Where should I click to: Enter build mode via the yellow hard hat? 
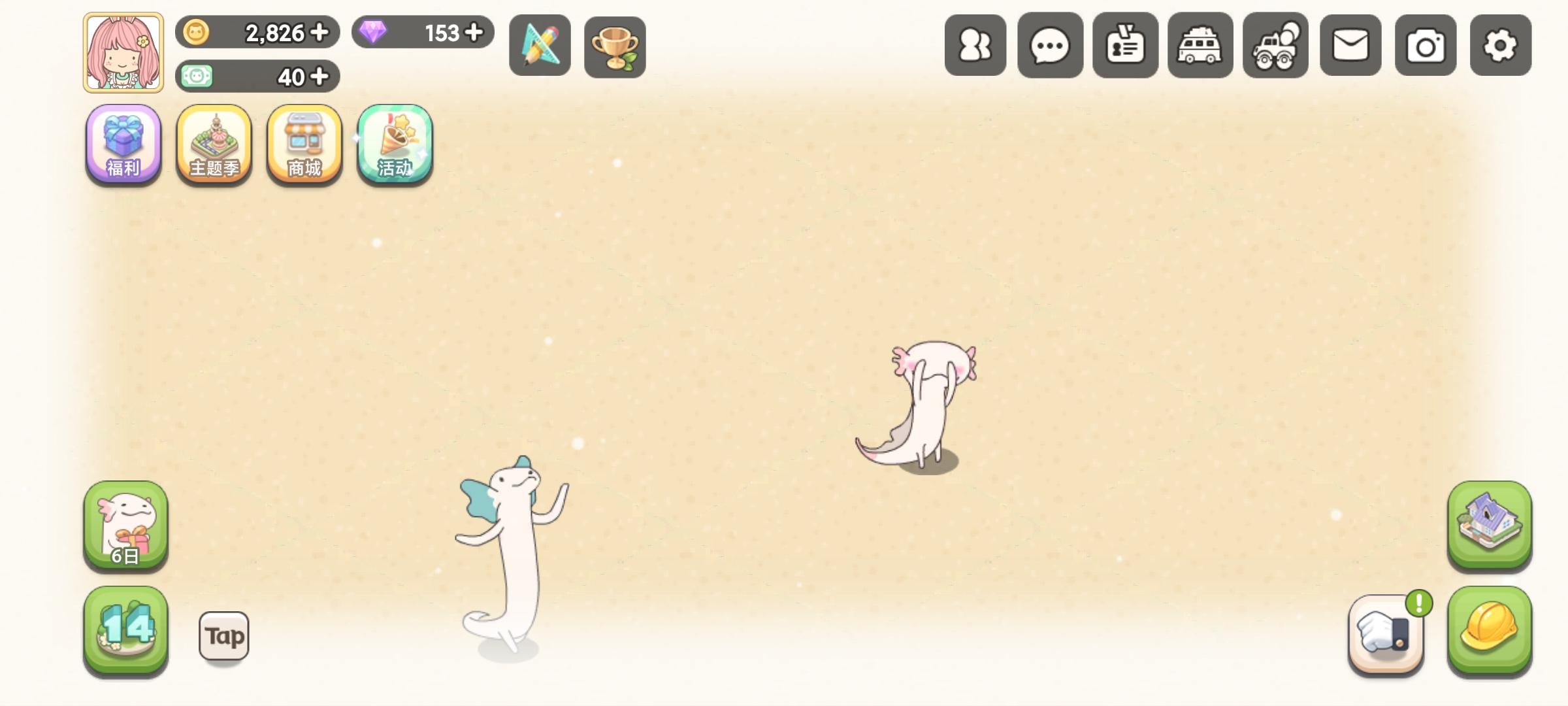pos(1490,633)
